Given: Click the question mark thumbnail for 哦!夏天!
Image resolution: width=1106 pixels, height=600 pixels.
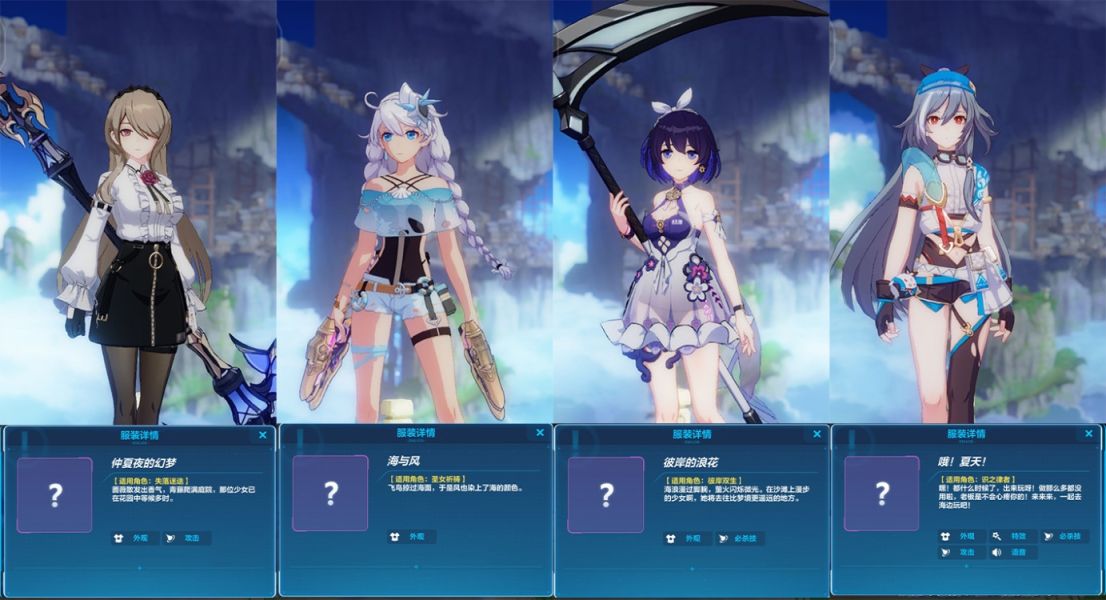Looking at the screenshot, I should click(x=881, y=493).
